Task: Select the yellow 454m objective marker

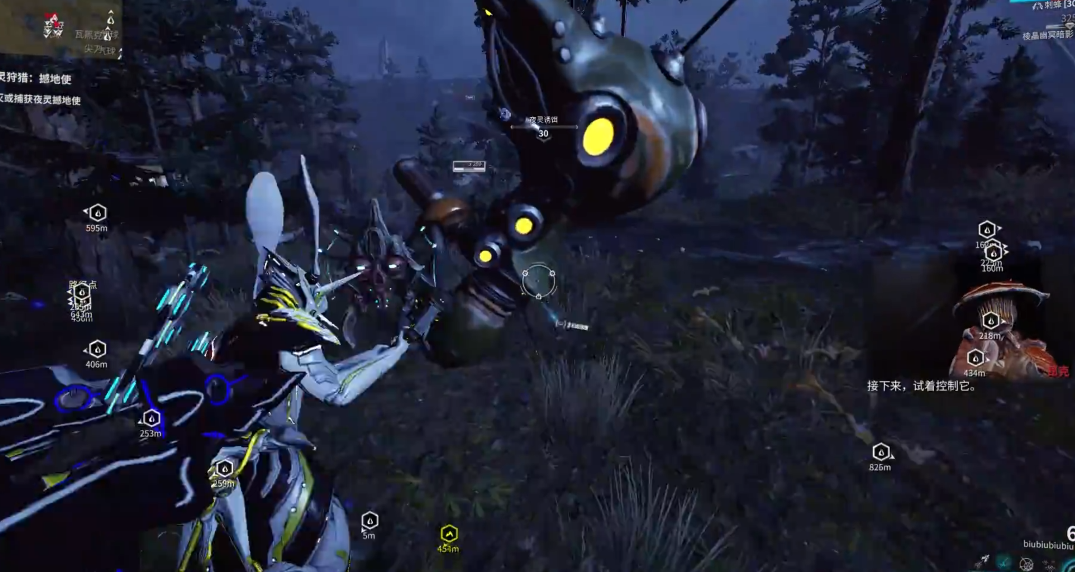Action: pos(449,533)
